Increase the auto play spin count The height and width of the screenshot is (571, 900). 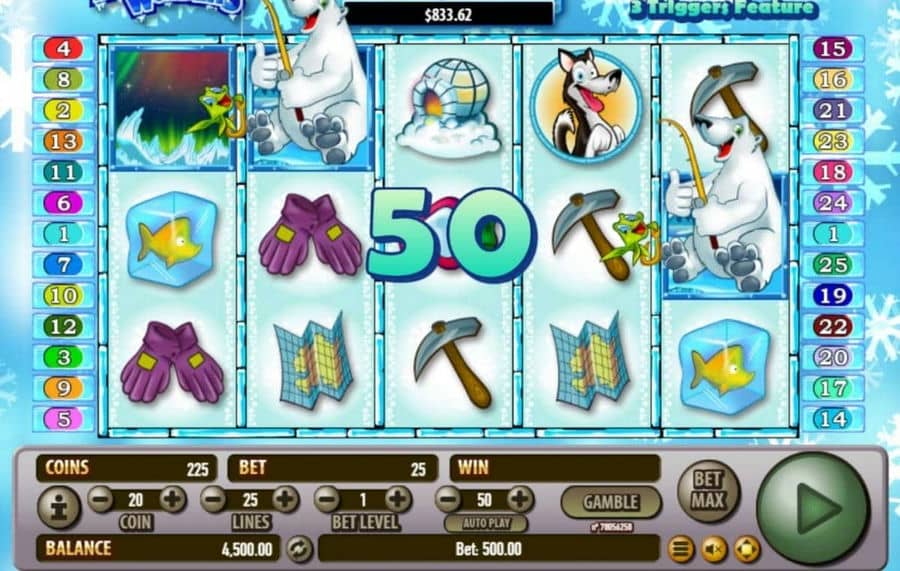click(x=520, y=499)
